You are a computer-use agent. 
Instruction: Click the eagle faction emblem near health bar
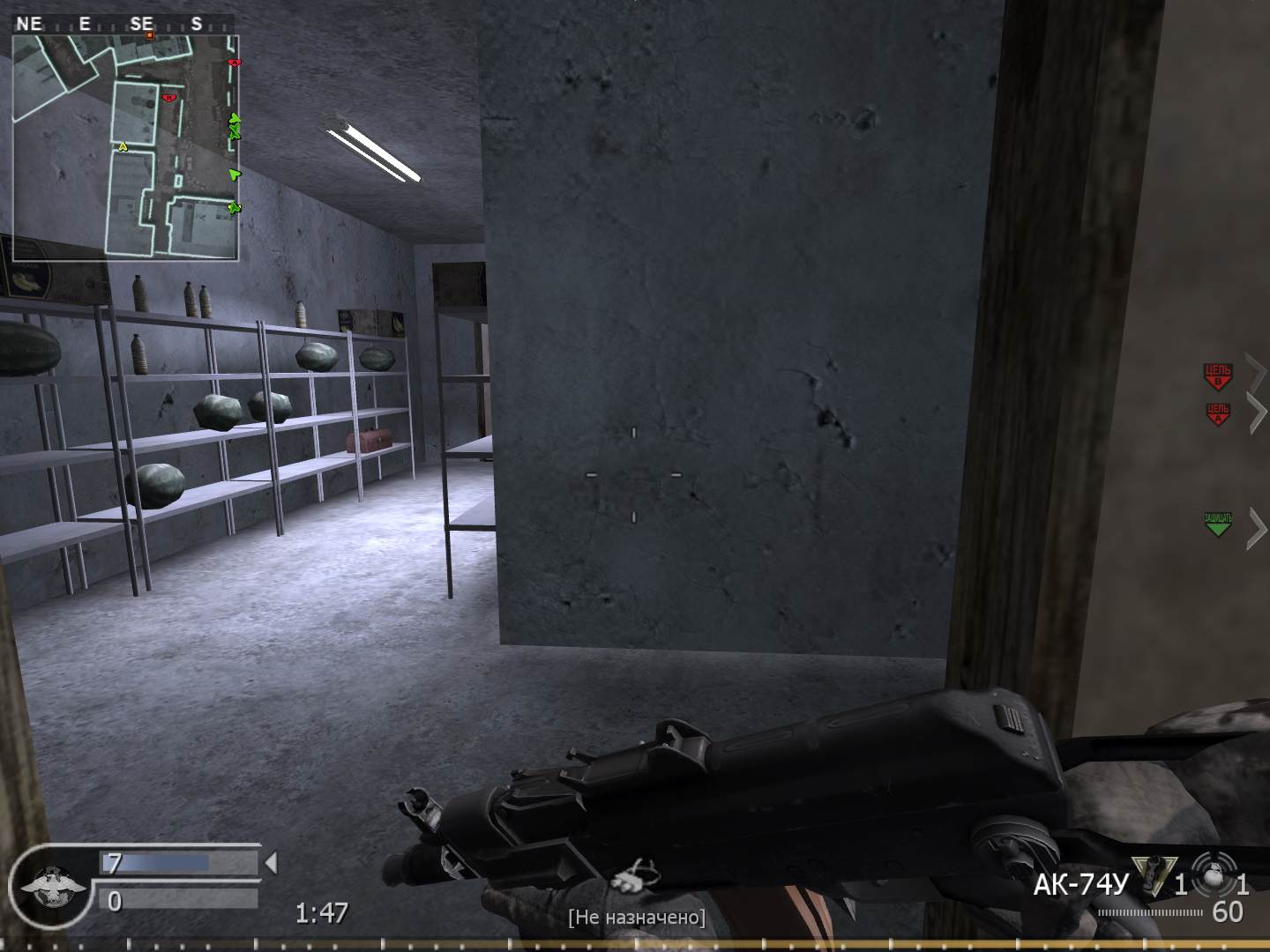[x=51, y=890]
